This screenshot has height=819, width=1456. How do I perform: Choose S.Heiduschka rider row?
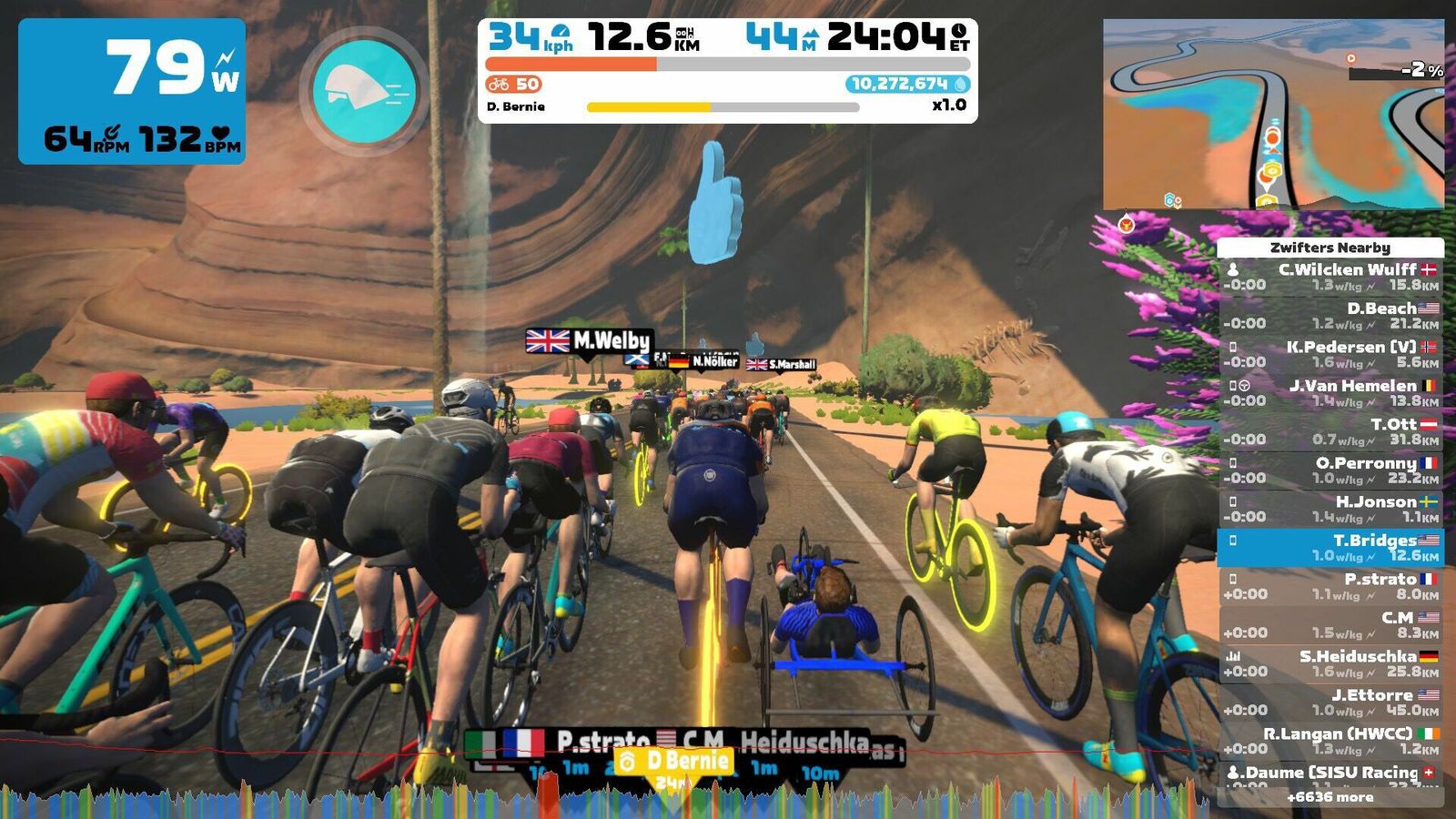click(x=1330, y=663)
